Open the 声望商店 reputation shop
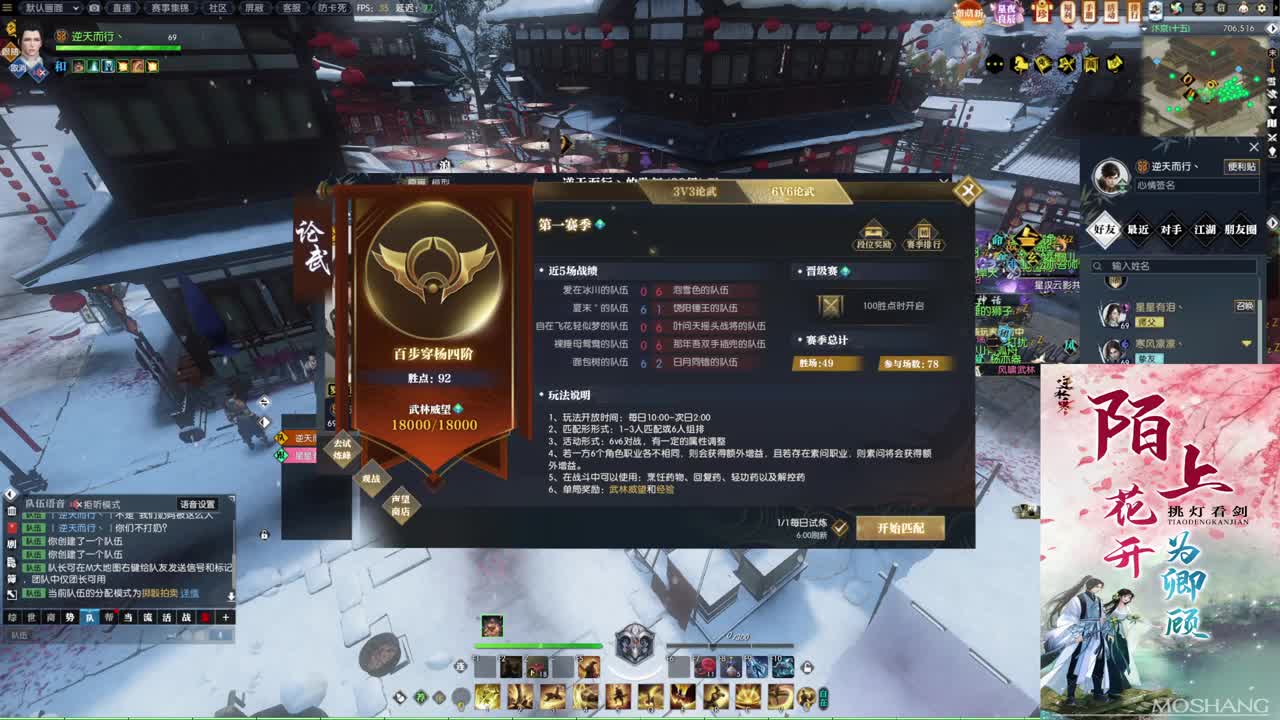 [401, 505]
